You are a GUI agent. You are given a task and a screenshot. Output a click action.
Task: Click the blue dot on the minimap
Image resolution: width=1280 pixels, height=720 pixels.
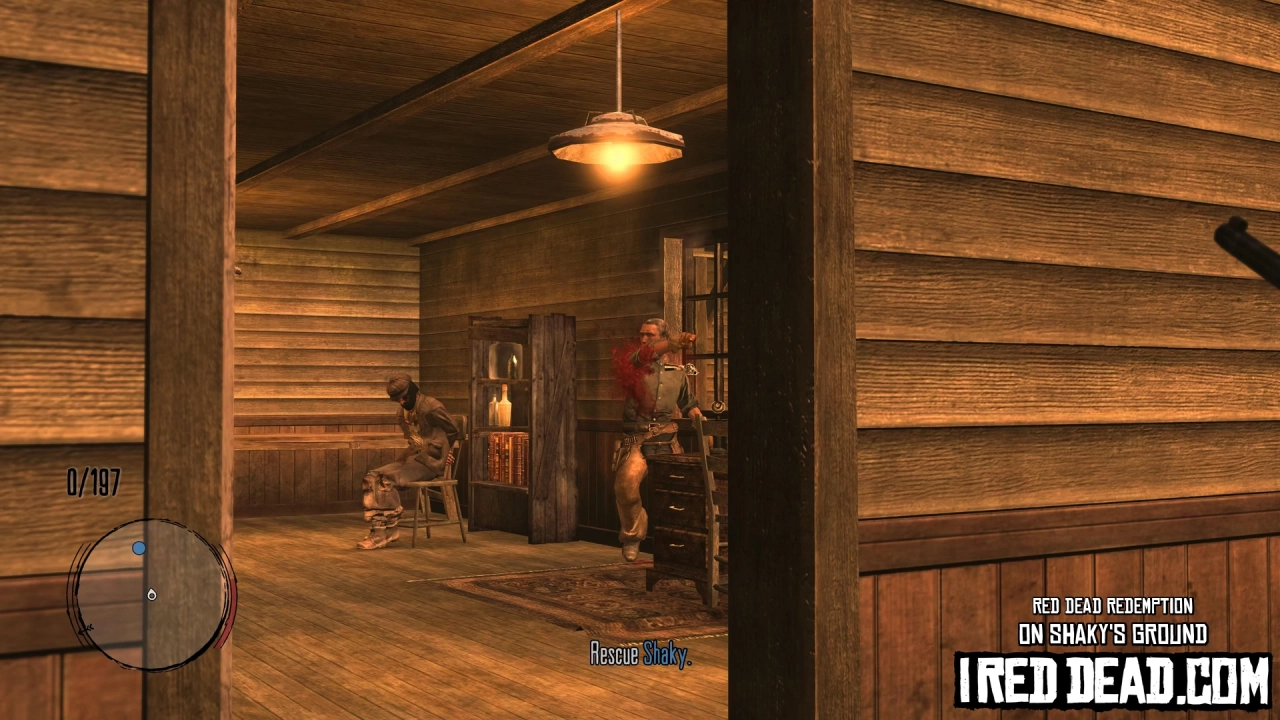[139, 547]
